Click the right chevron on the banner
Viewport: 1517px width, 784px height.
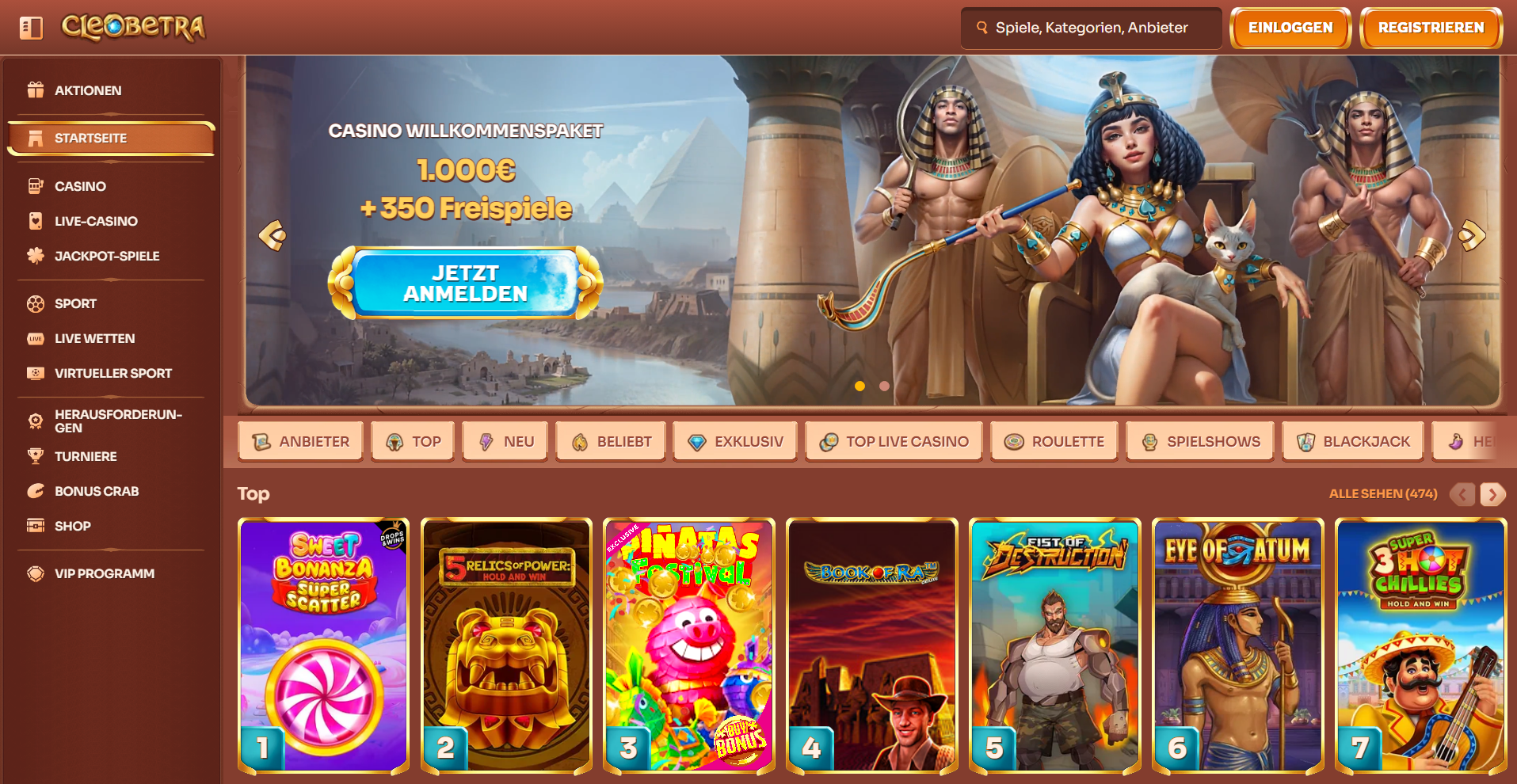1472,234
